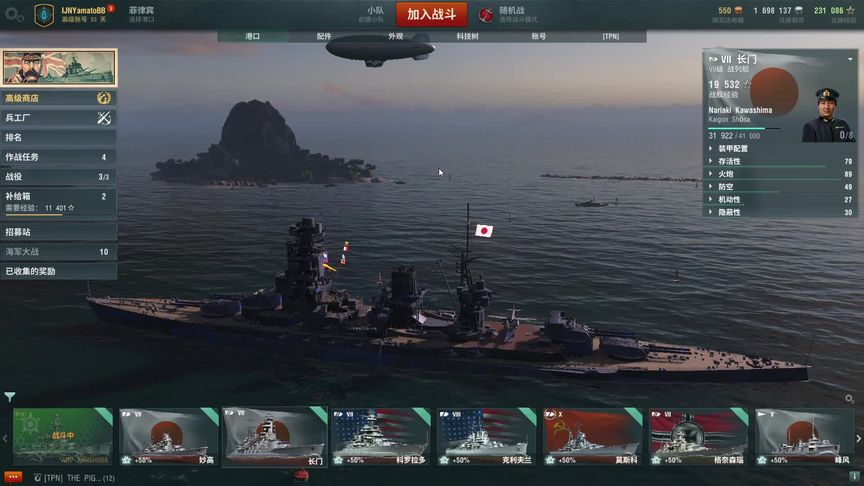Enter the 兵工厂 armory
The height and width of the screenshot is (486, 864).
point(58,118)
